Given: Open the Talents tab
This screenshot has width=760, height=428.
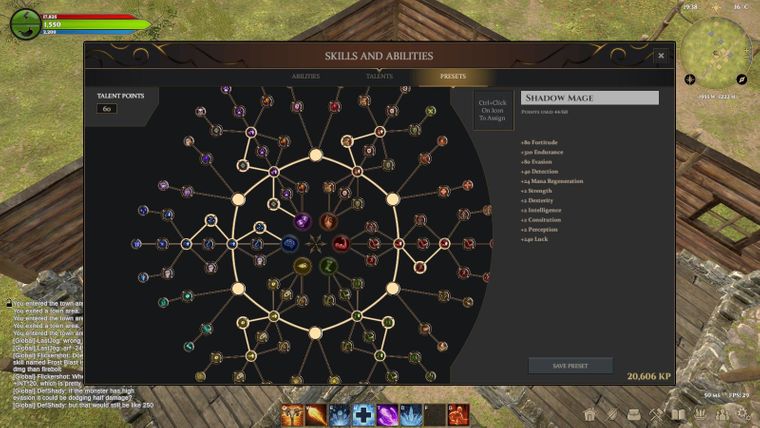Looking at the screenshot, I should 379,76.
